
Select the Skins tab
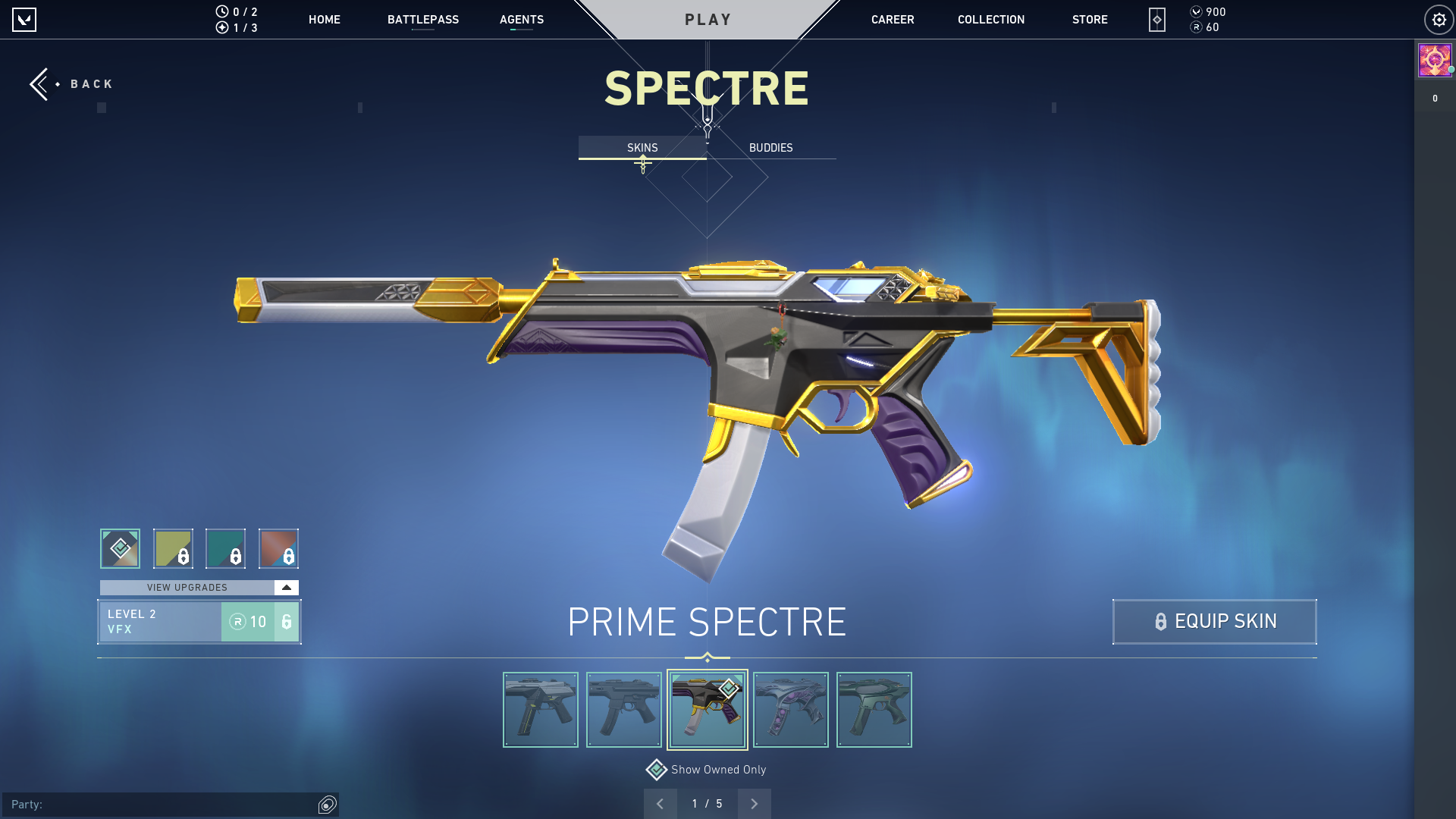click(642, 148)
